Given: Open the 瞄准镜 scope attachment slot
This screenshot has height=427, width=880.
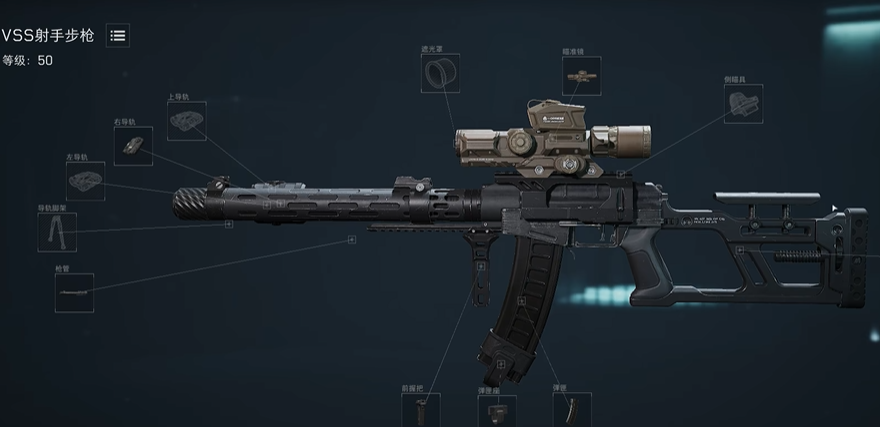Looking at the screenshot, I should pyautogui.click(x=580, y=75).
